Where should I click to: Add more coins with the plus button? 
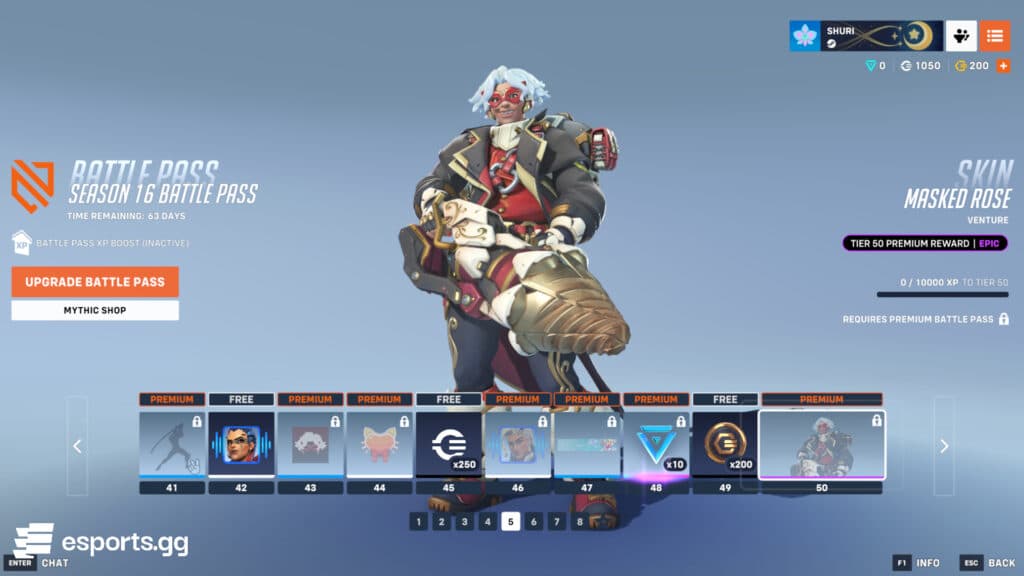coord(1001,66)
